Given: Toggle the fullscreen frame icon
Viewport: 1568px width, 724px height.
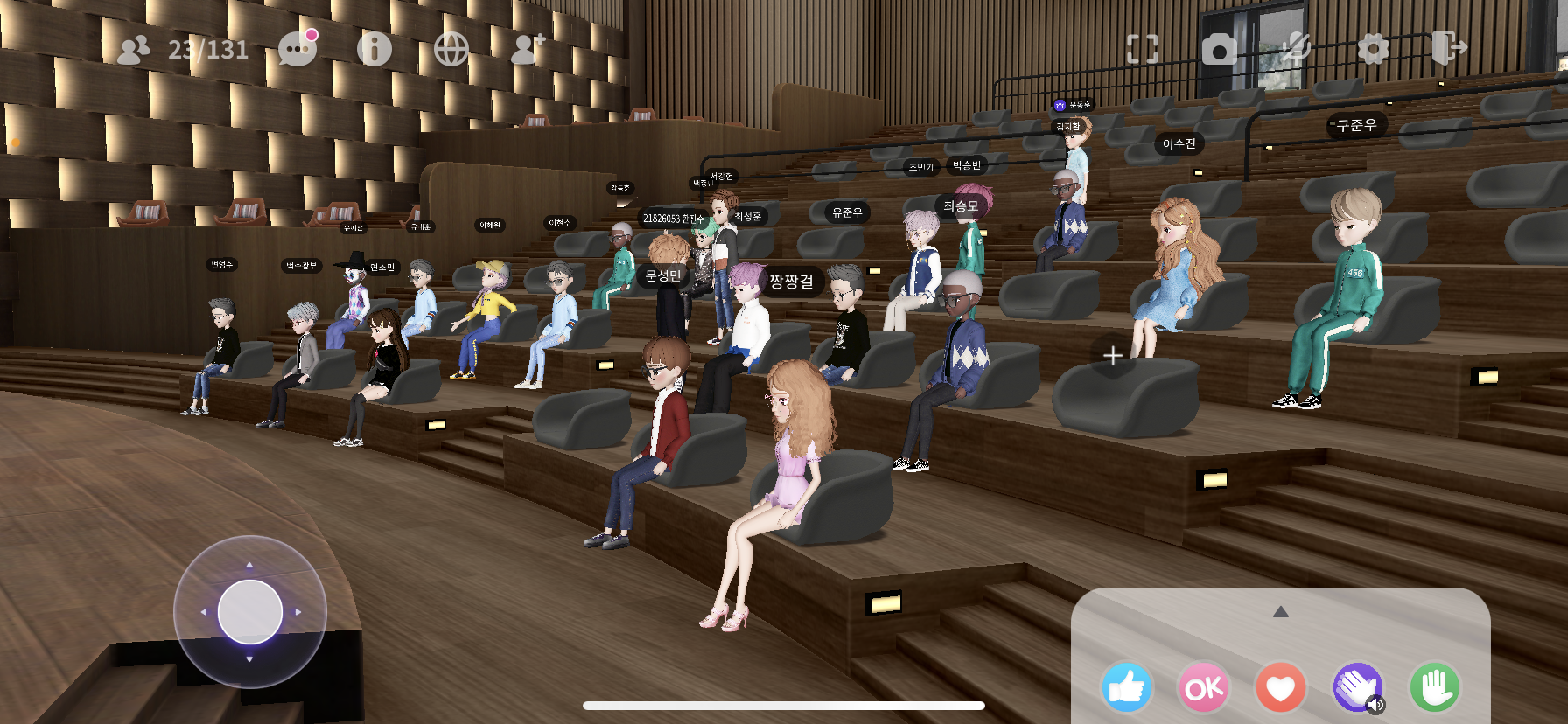Looking at the screenshot, I should (1143, 49).
